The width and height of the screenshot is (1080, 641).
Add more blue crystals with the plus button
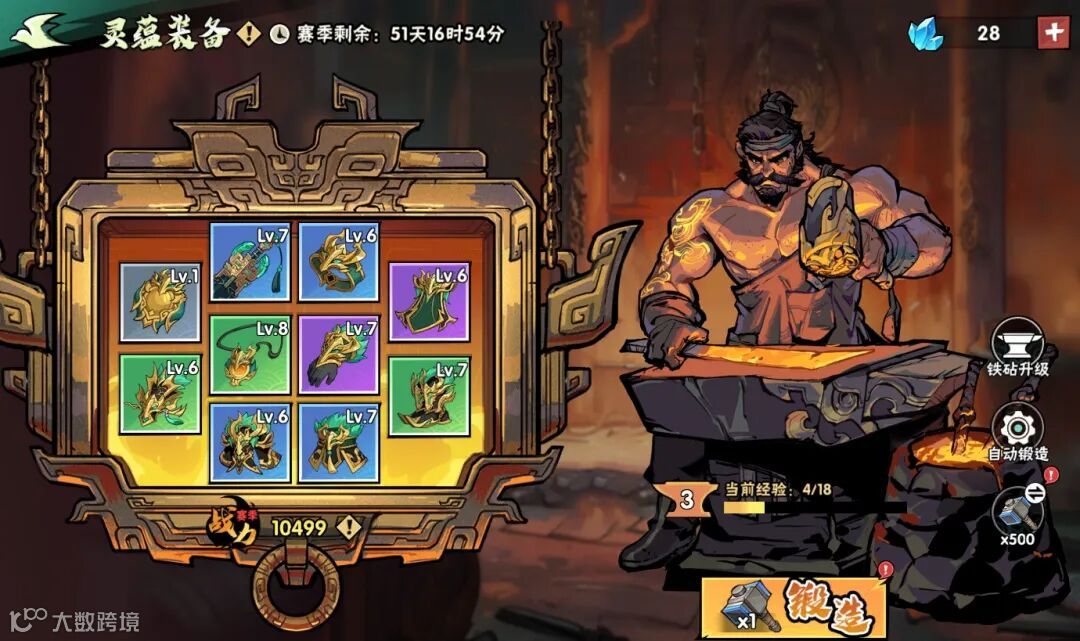[x=1053, y=32]
